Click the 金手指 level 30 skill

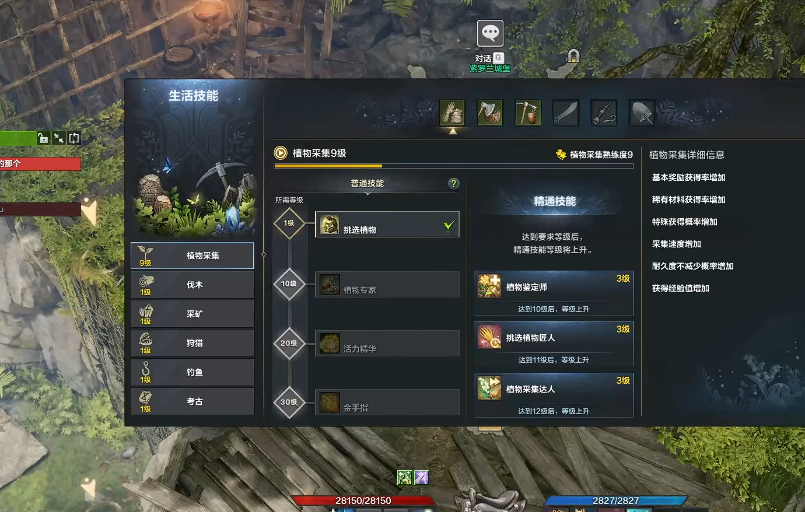388,402
